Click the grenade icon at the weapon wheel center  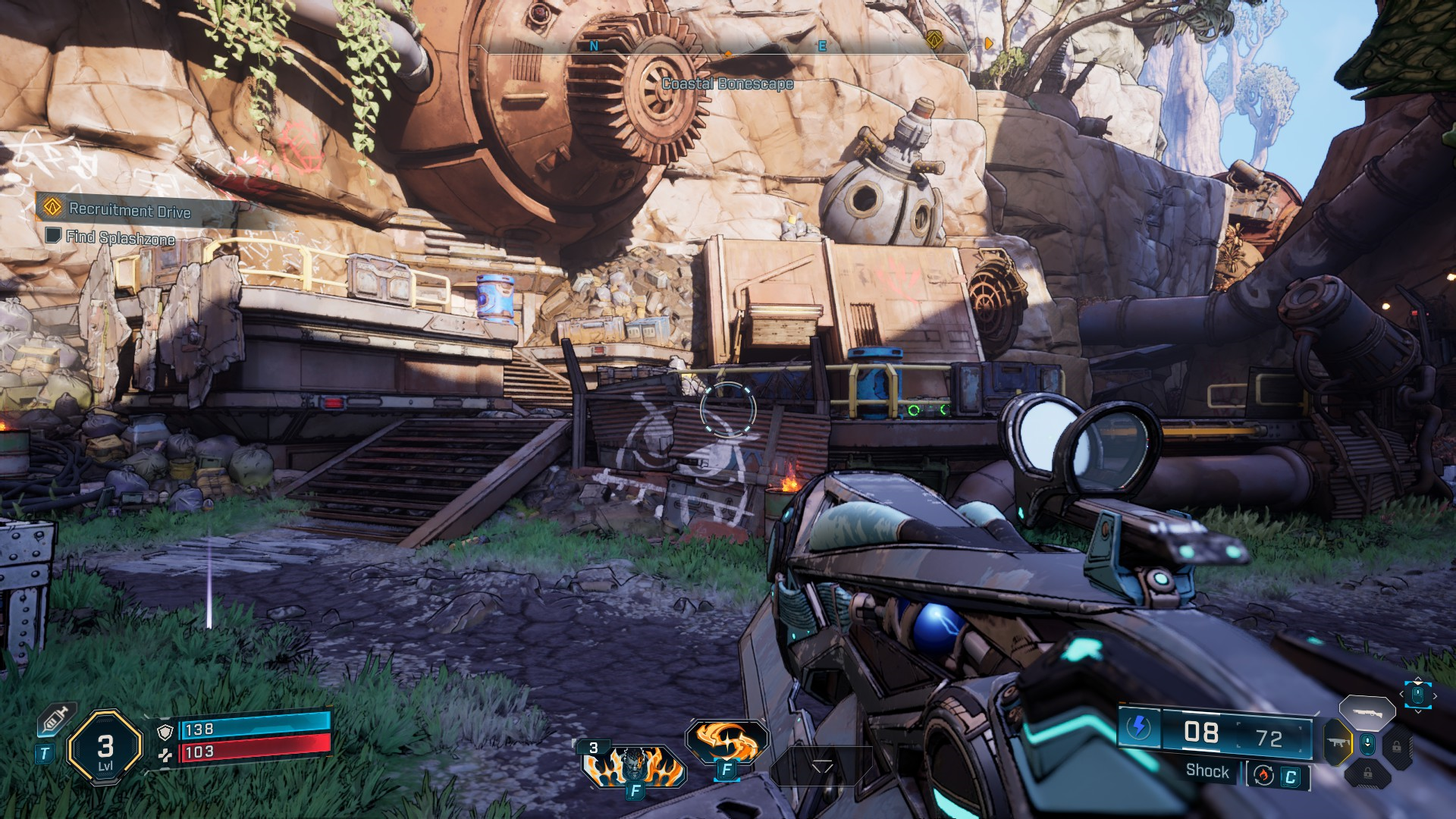1367,744
